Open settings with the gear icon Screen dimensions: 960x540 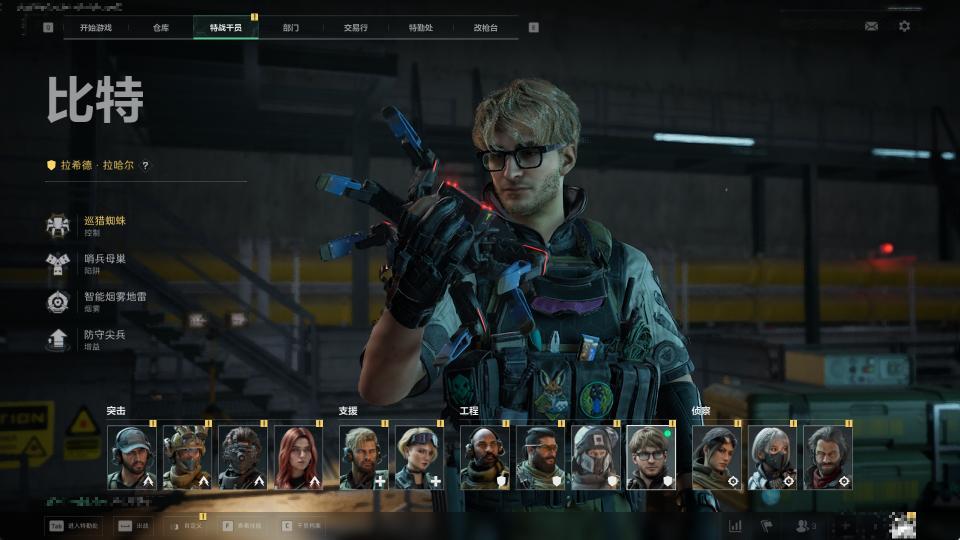[x=904, y=26]
